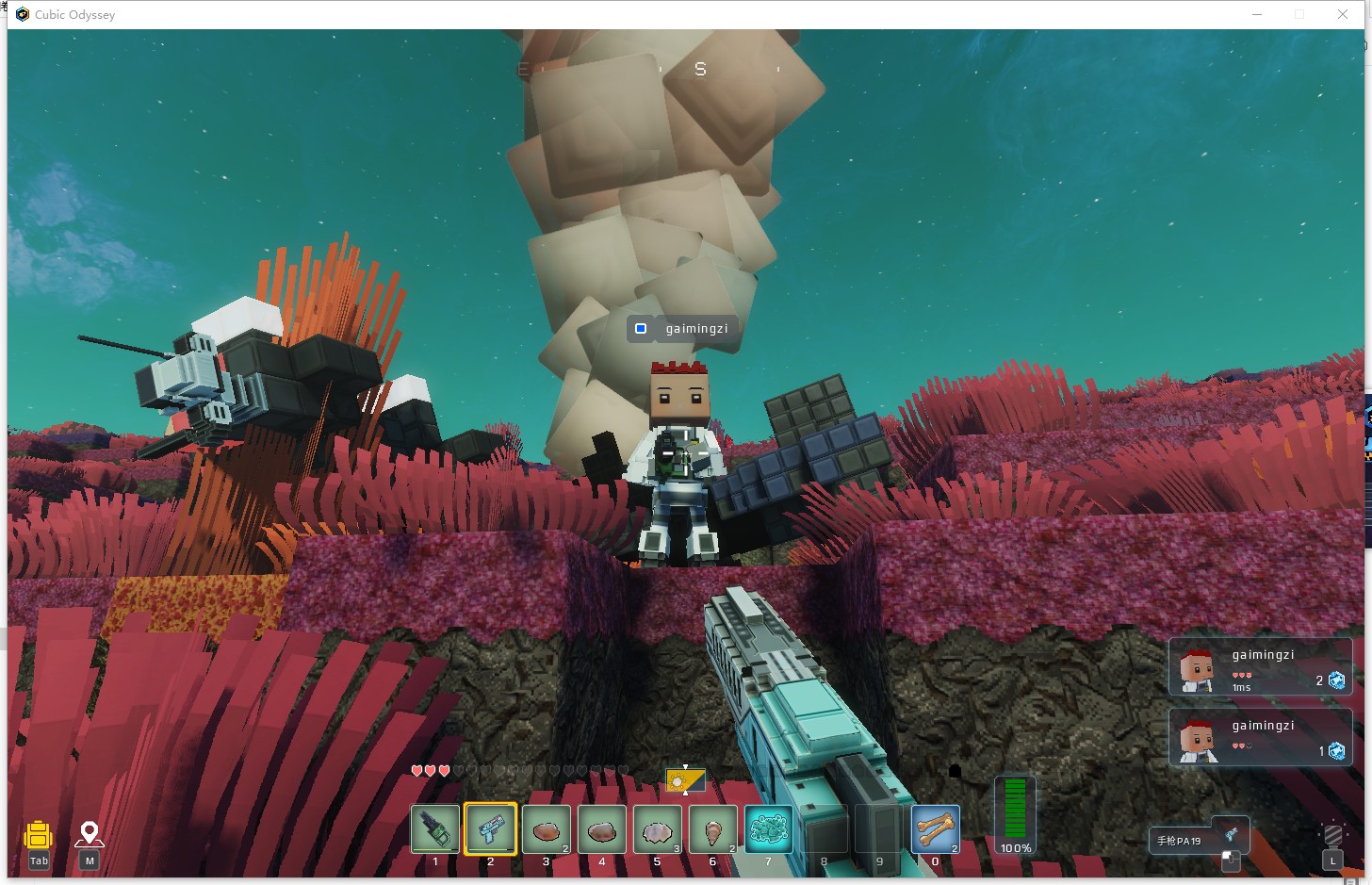Minimize the Cubic Odyssey window
This screenshot has width=1372, height=885.
coord(1257,14)
